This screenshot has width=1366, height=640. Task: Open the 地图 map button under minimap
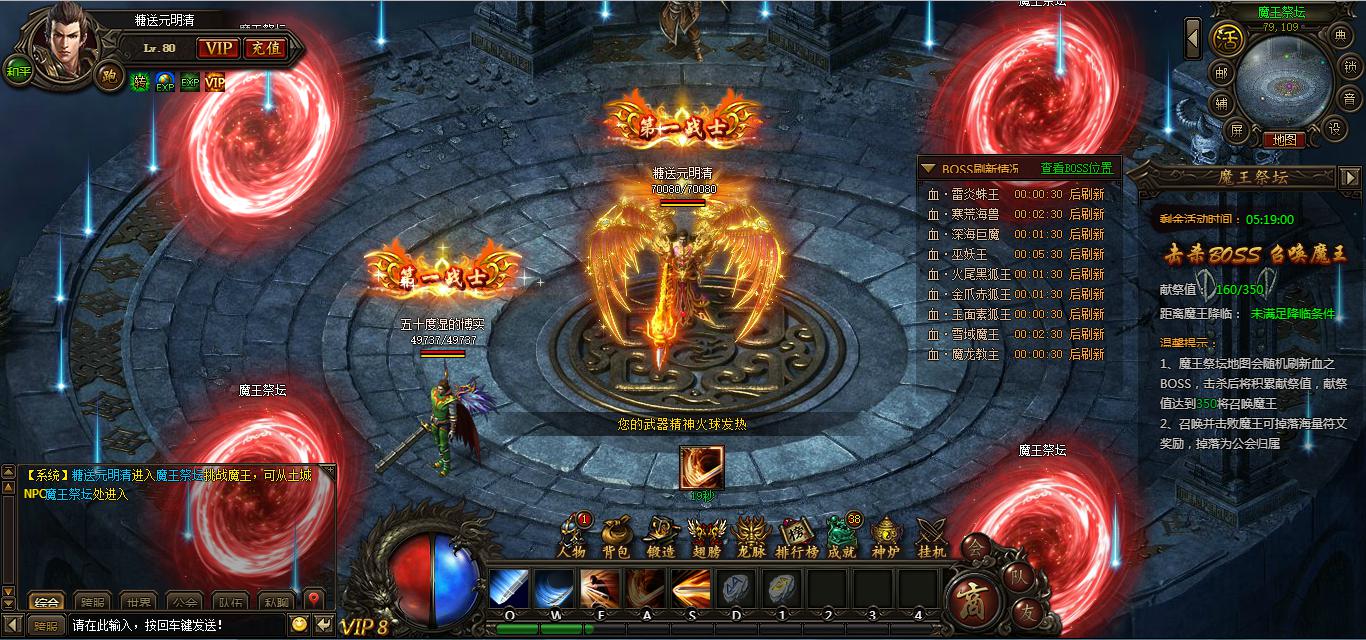tap(1284, 140)
